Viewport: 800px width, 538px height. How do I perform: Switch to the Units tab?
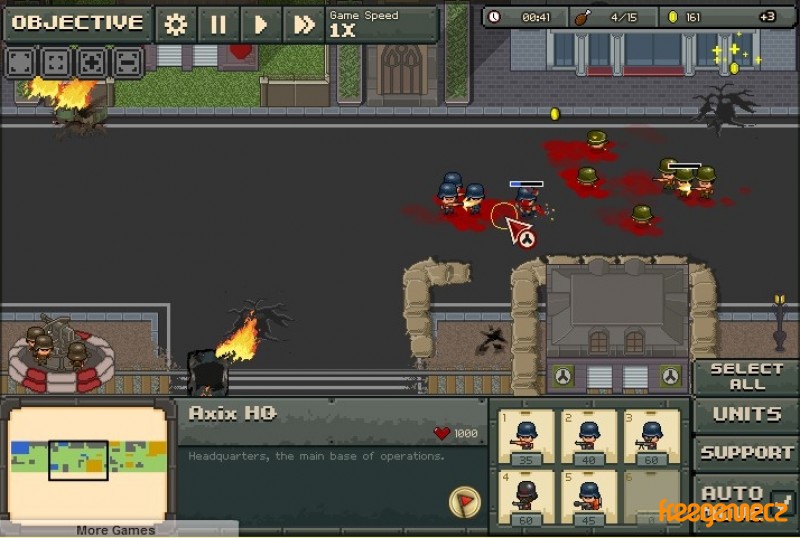(x=746, y=414)
